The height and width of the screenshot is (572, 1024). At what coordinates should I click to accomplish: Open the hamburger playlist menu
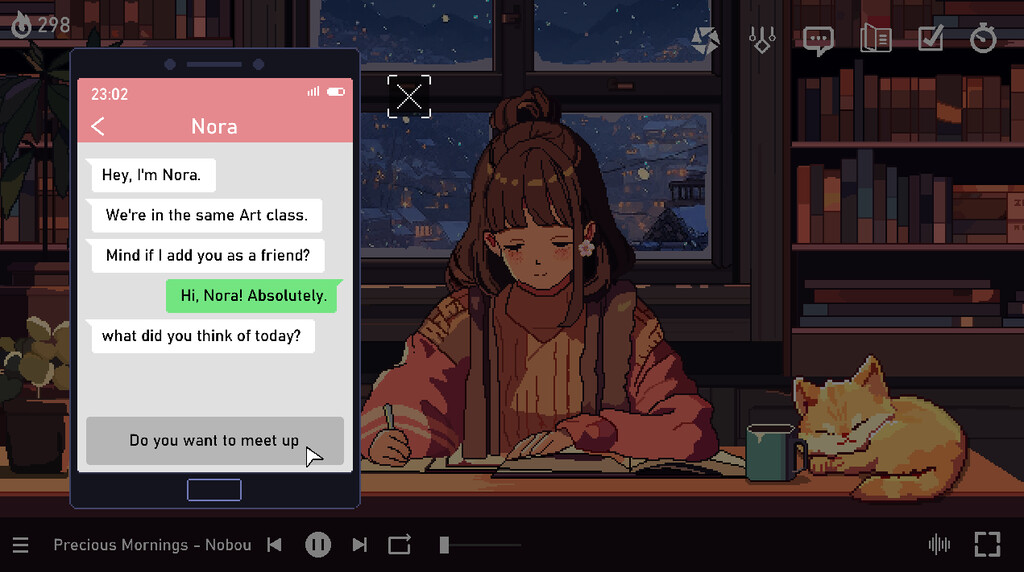coord(21,545)
